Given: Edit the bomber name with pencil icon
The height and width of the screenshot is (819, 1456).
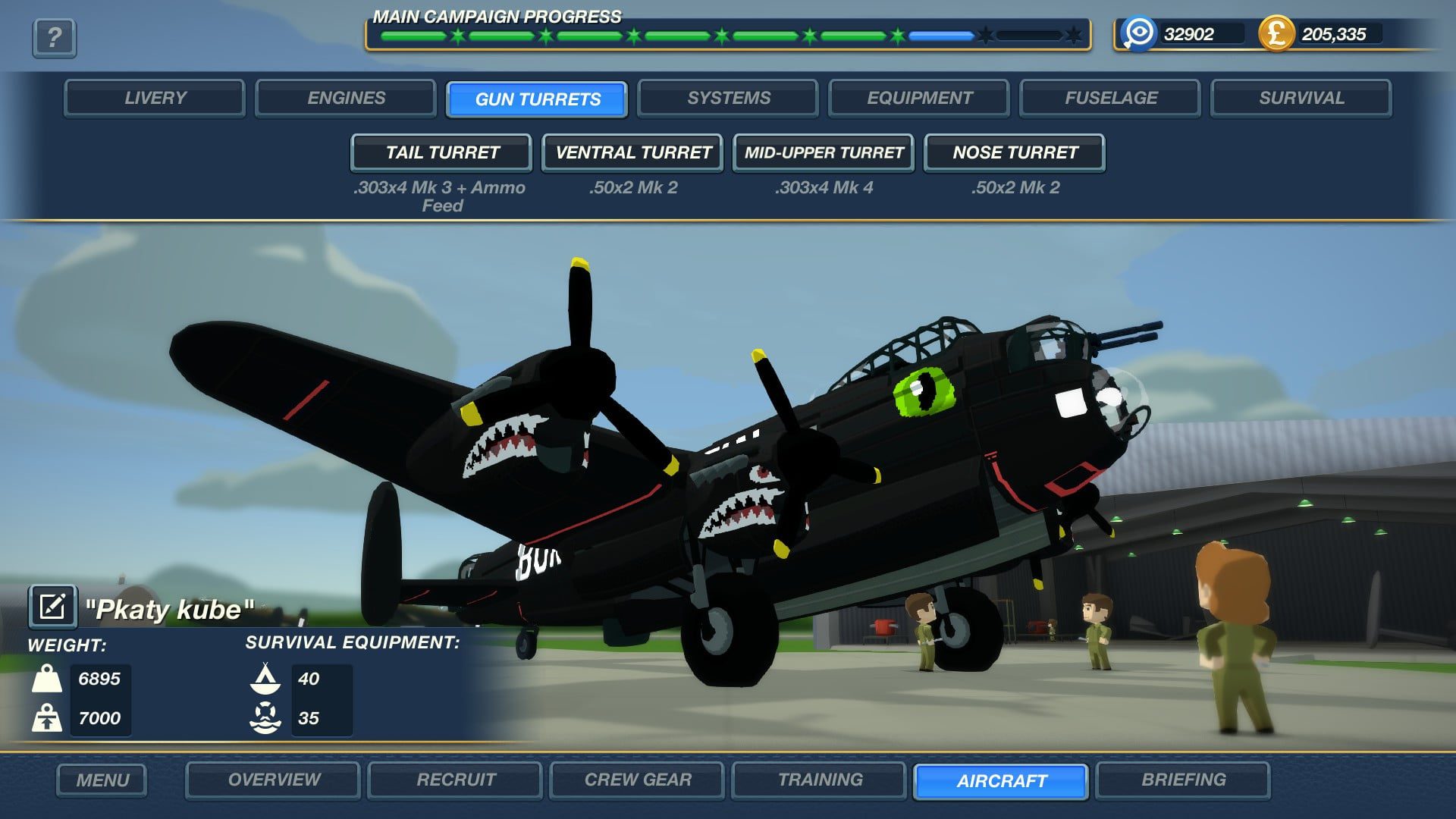Looking at the screenshot, I should tap(52, 607).
